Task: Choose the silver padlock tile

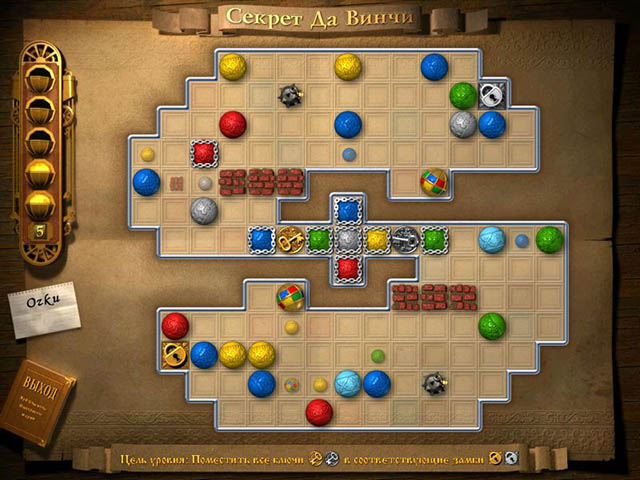Action: [491, 94]
